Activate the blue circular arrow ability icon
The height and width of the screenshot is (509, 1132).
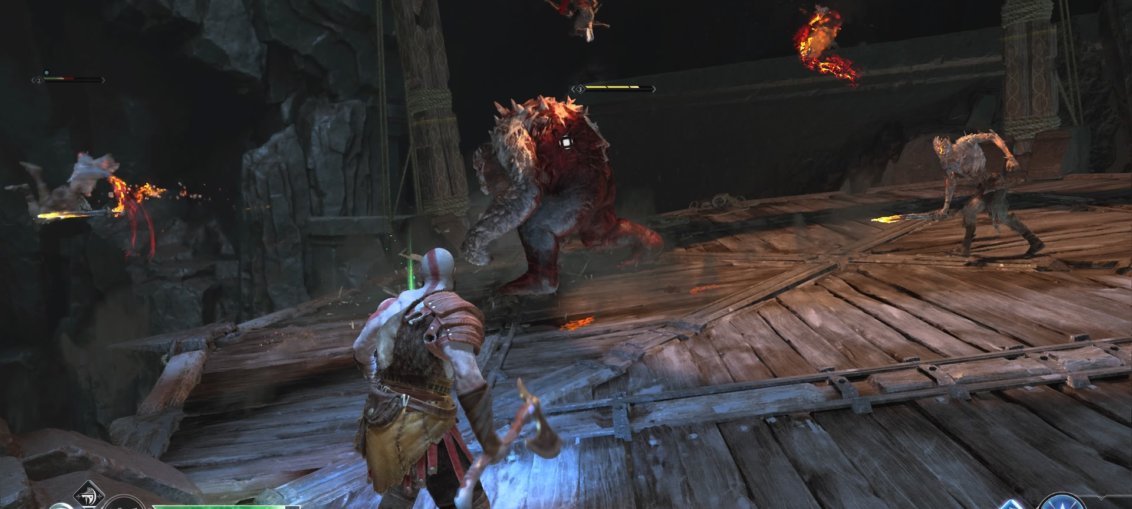1060,502
